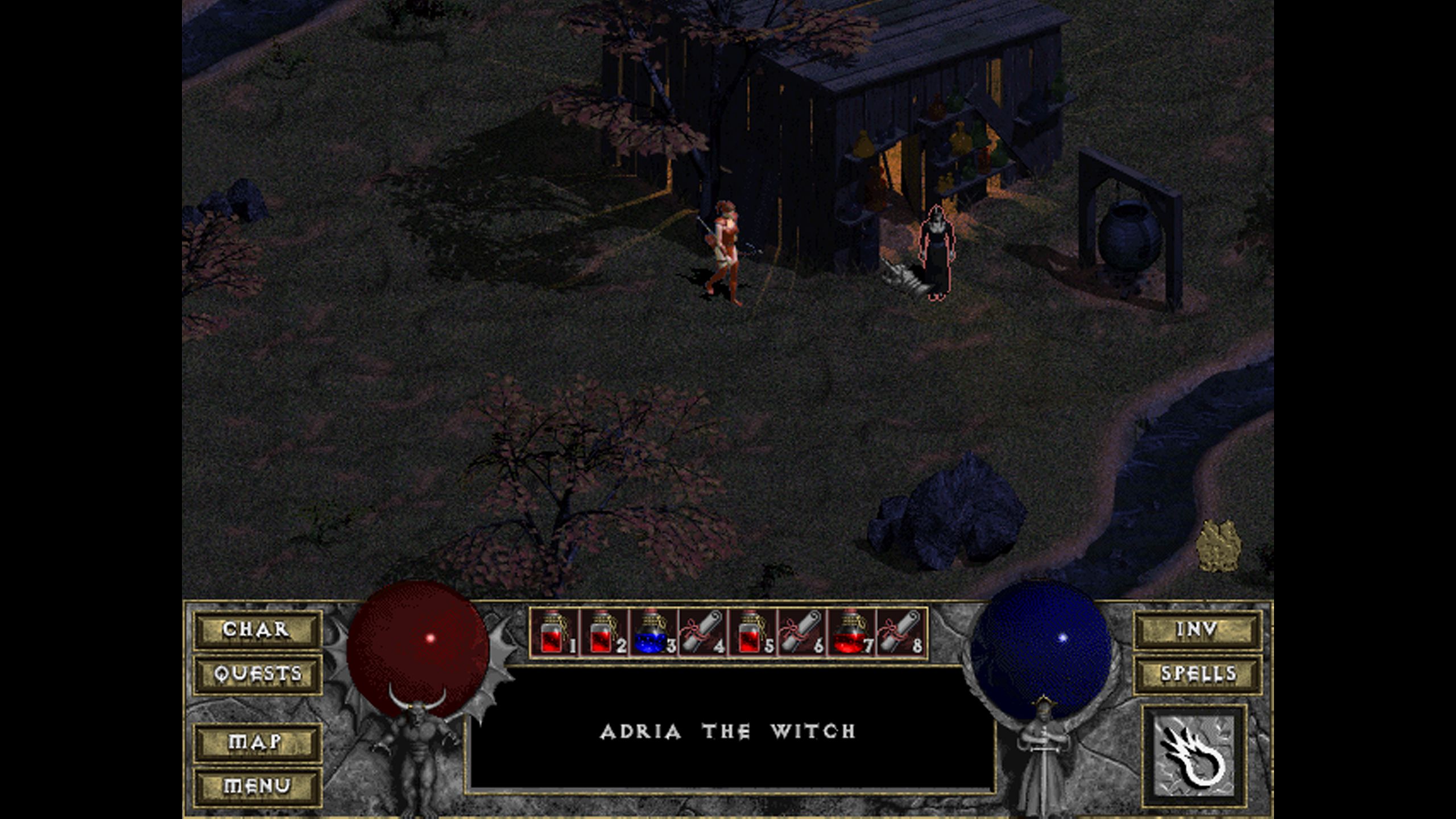
Task: Show the QUESTS log
Action: 257,674
